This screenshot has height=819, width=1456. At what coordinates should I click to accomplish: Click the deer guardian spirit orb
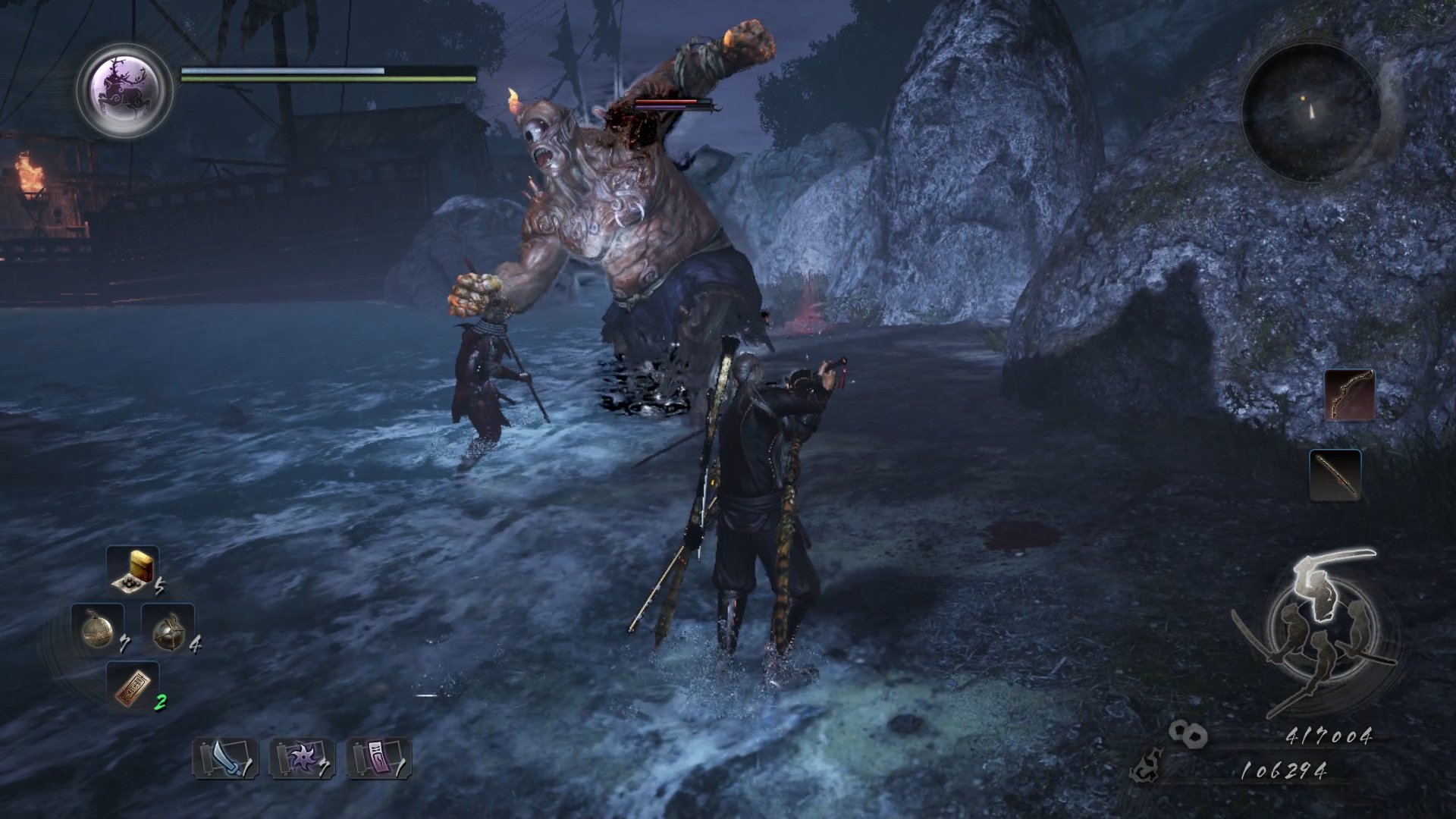tap(125, 89)
